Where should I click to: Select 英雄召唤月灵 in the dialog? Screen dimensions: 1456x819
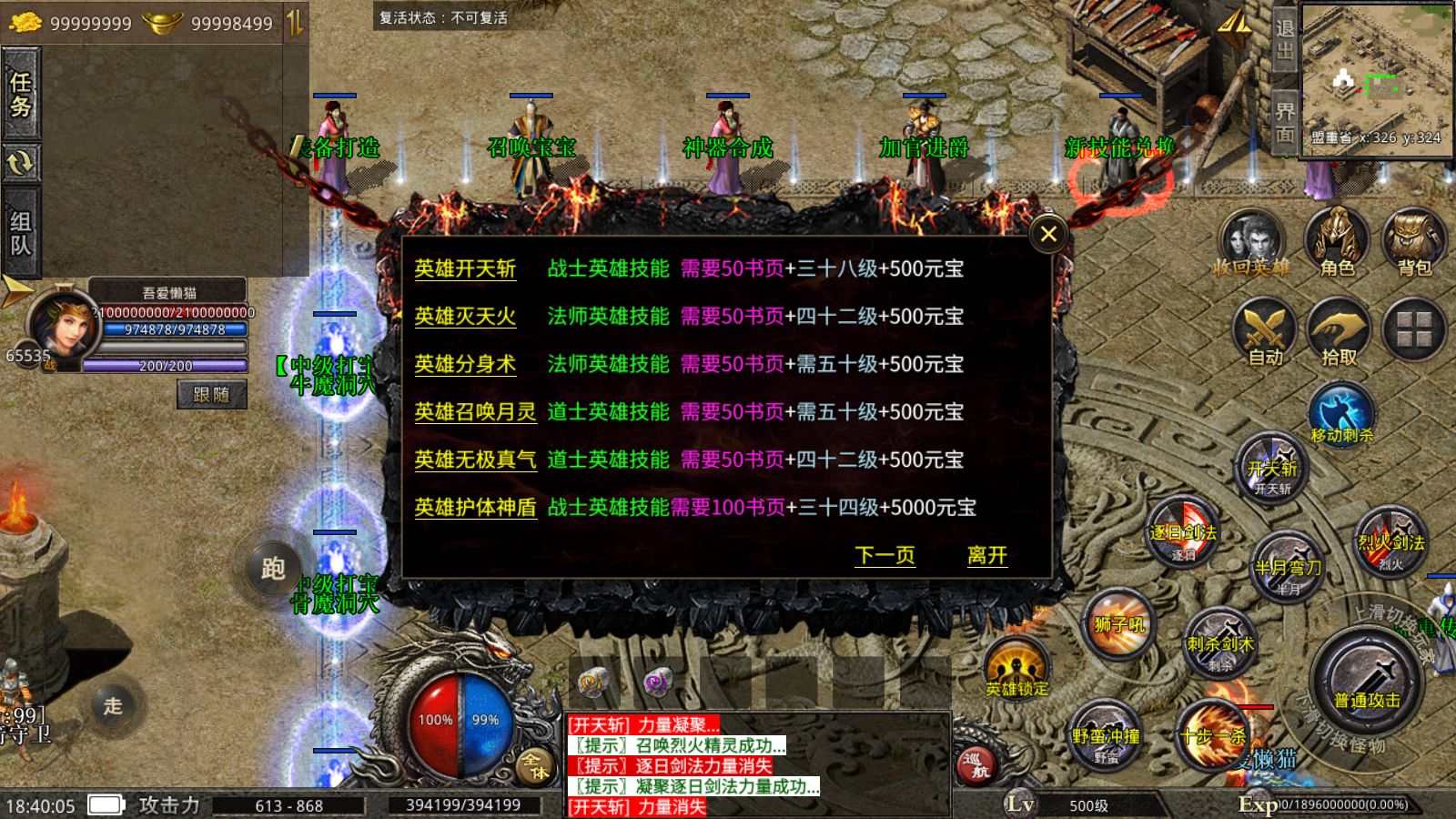(475, 412)
